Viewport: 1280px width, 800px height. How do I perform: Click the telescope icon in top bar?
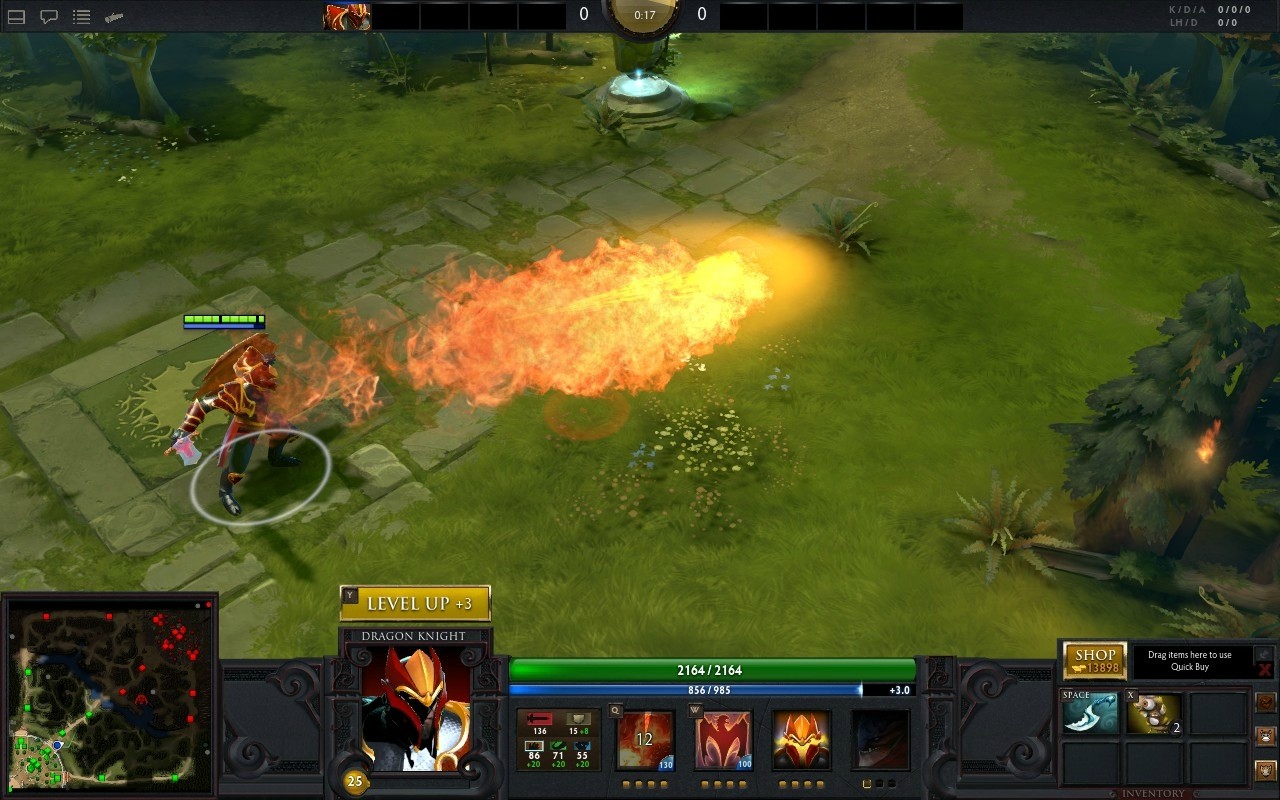point(114,16)
